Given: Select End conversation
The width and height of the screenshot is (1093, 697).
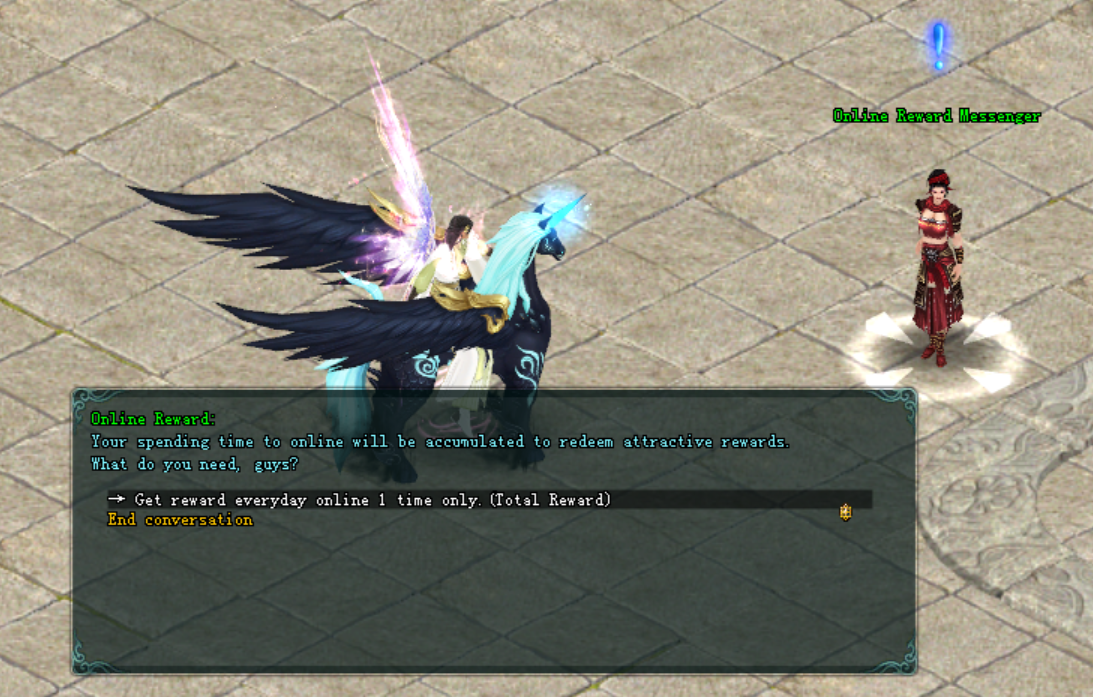Looking at the screenshot, I should pos(180,520).
